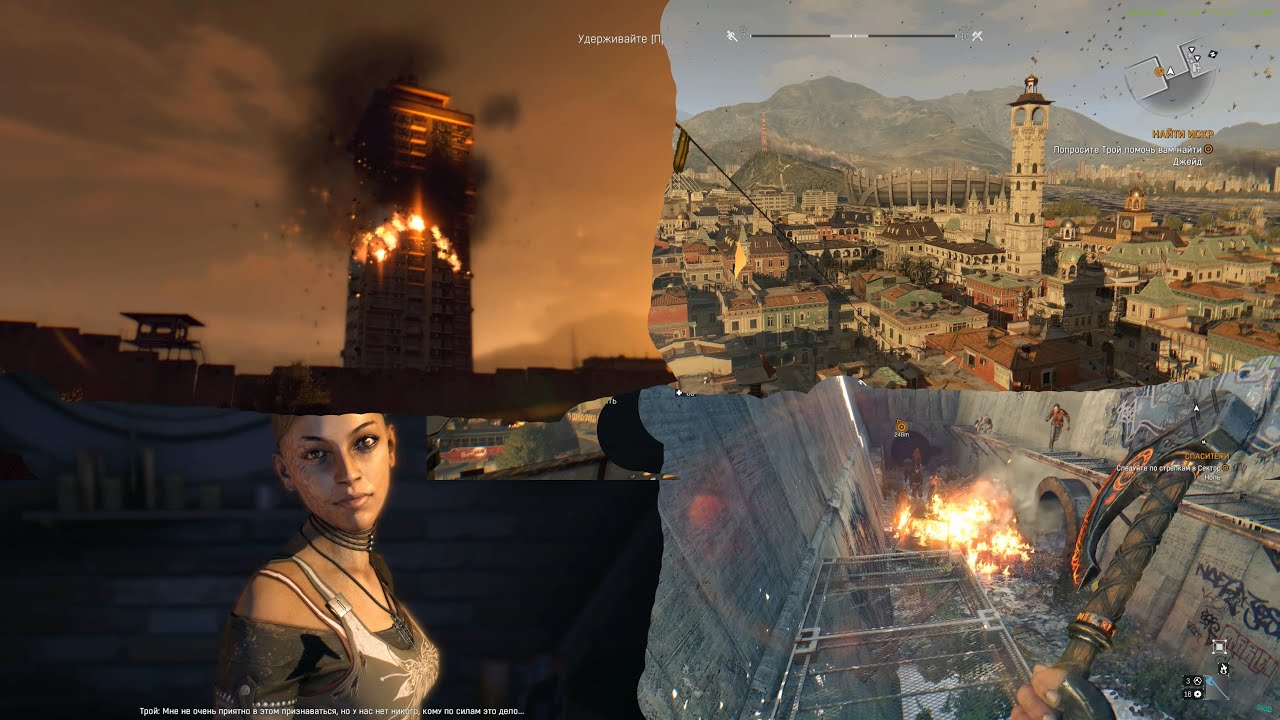
Task: Select the equipped weapon slot with blue item
Action: click(1217, 688)
